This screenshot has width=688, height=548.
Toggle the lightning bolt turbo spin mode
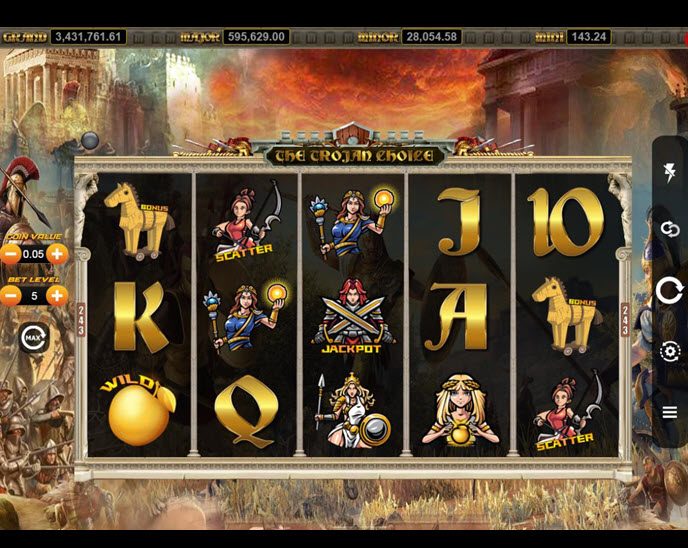click(669, 173)
